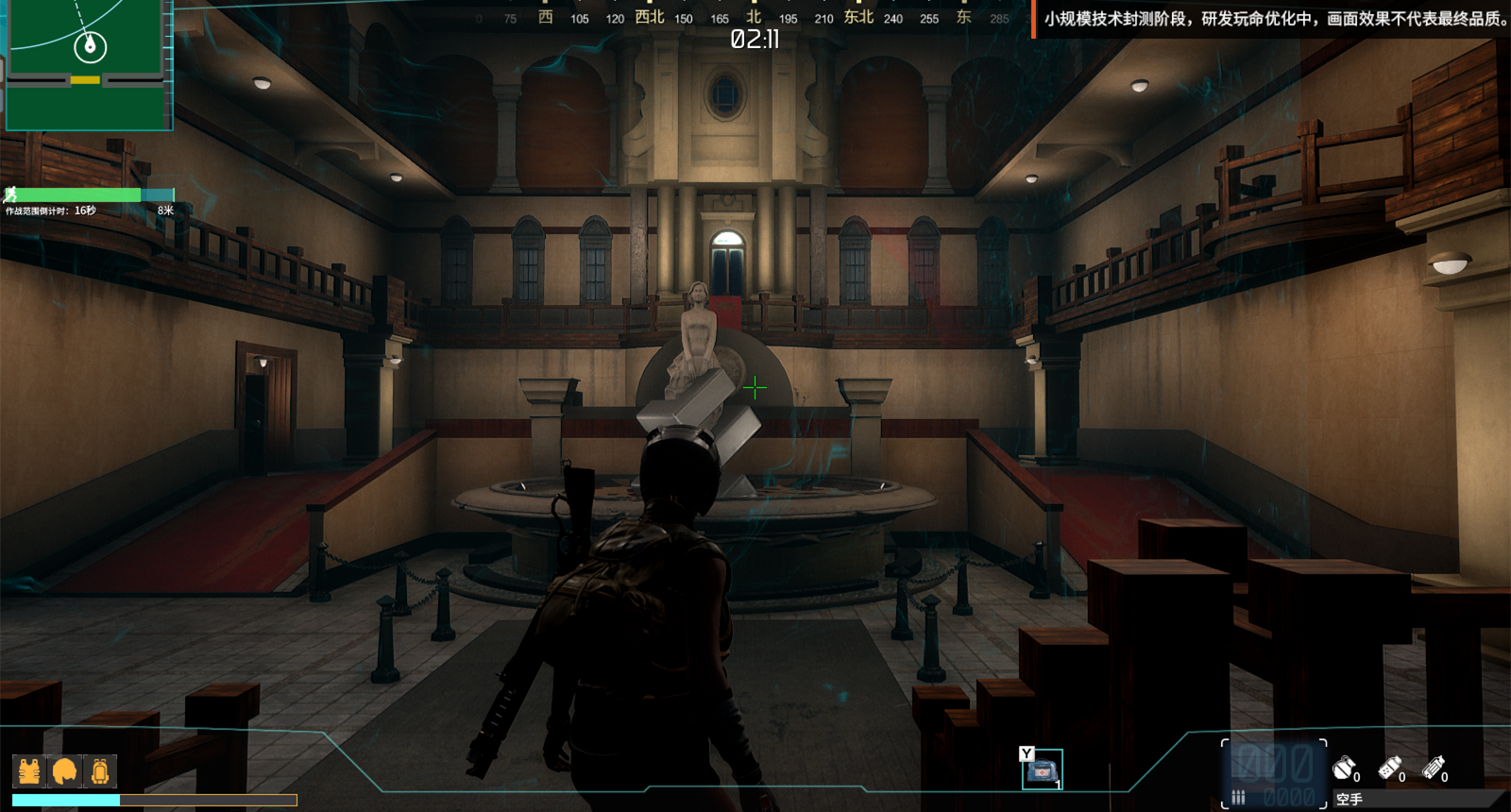Pick the third throwable grenade icon
The image size is (1511, 812).
(1434, 768)
